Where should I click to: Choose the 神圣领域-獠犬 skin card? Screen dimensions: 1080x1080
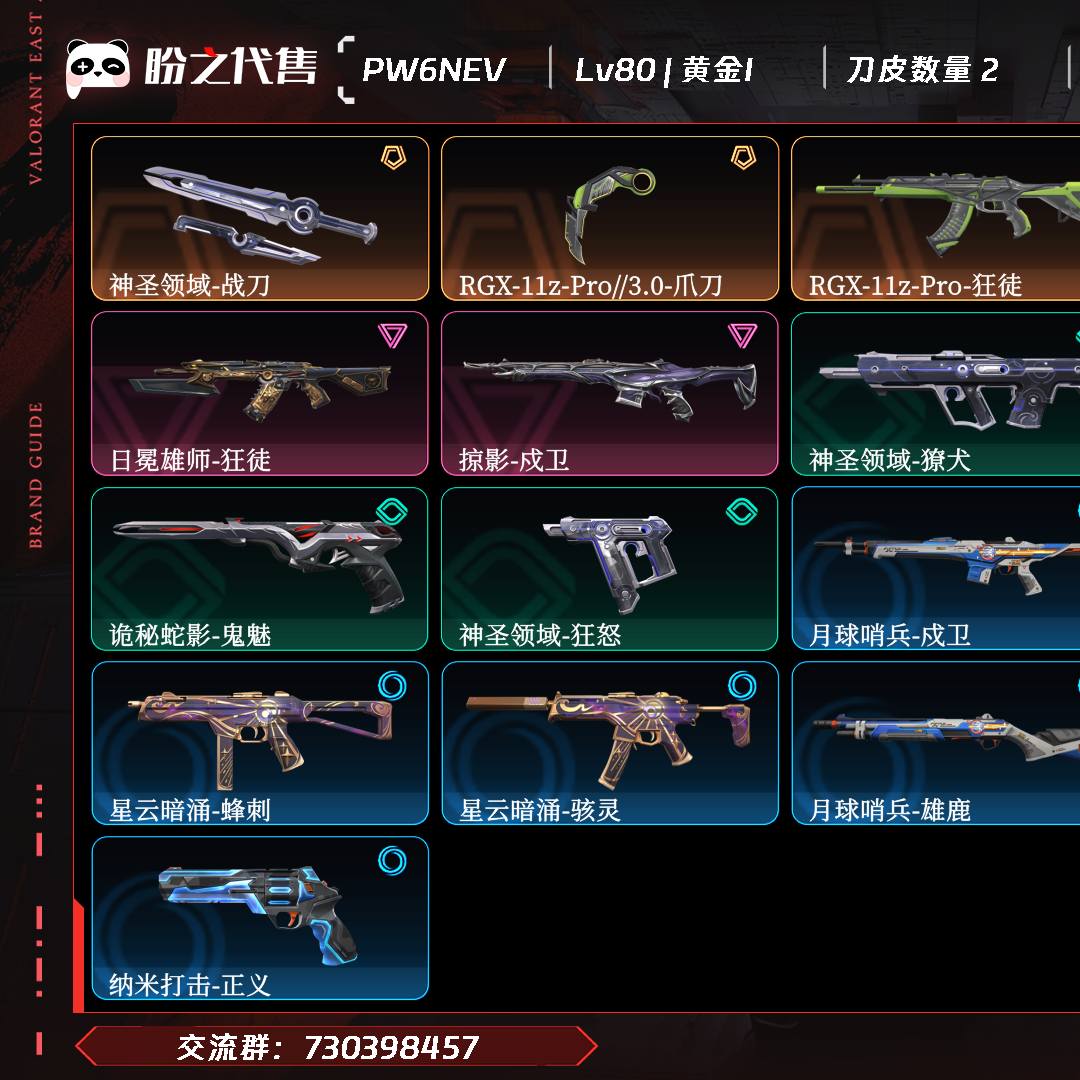[936, 393]
